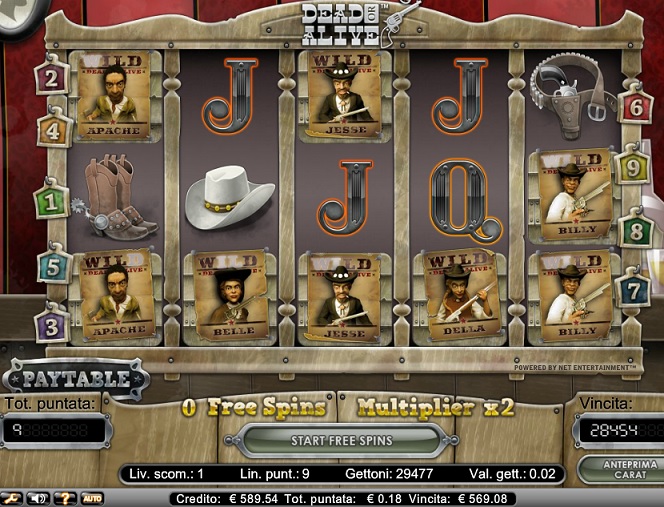This screenshot has width=664, height=507.
Task: Start the free spins round
Action: (x=341, y=440)
